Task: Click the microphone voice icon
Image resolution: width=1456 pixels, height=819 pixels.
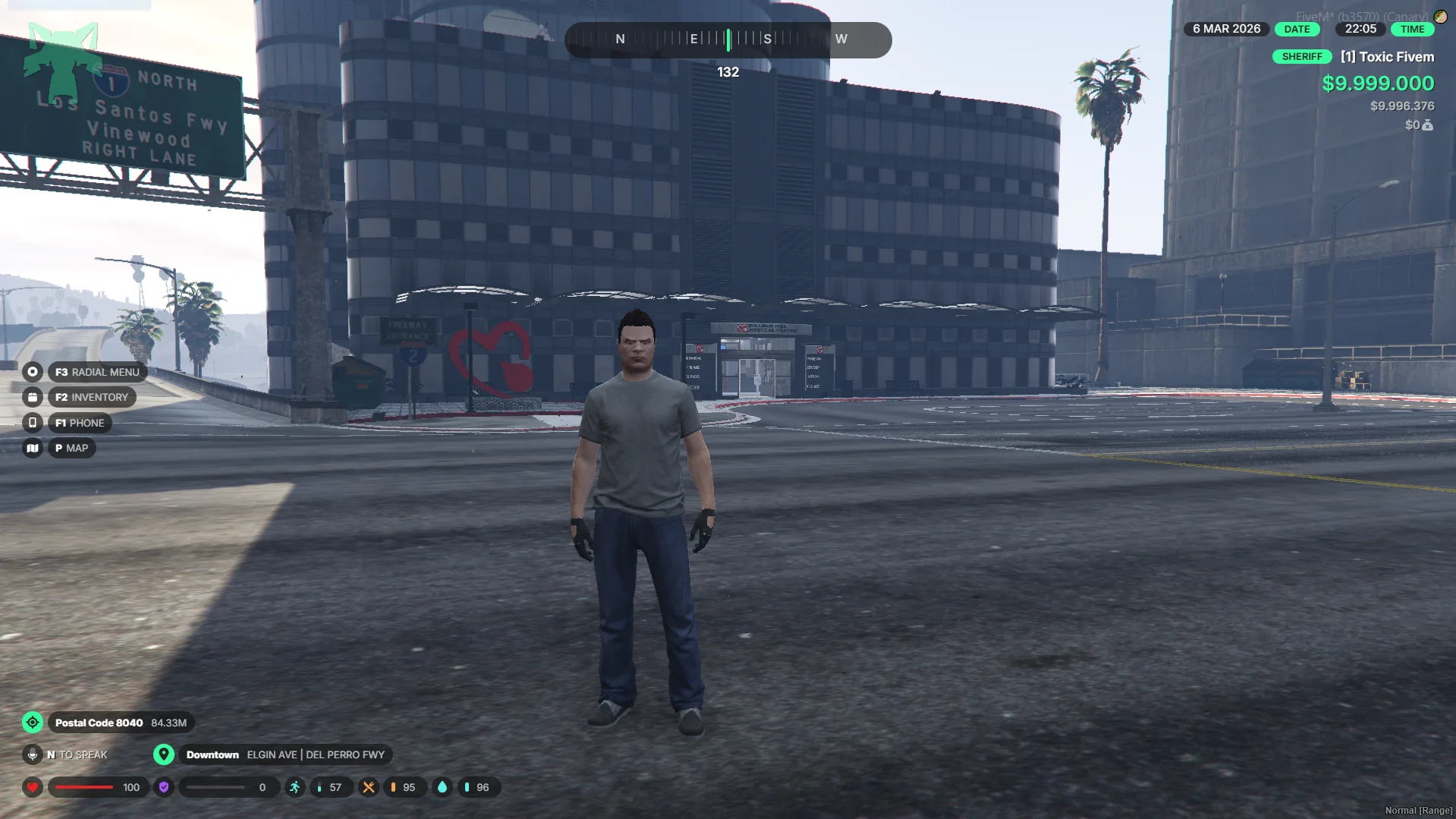Action: tap(32, 754)
